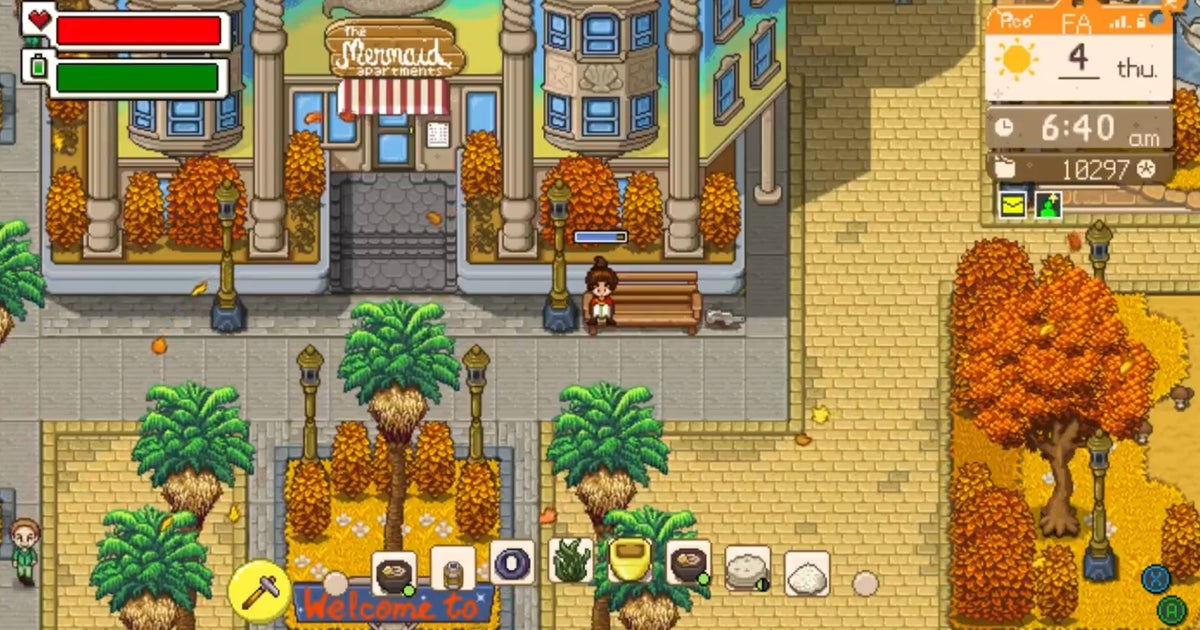Pick the green seaweed hotbar slot
Image resolution: width=1200 pixels, height=630 pixels.
pyautogui.click(x=572, y=563)
